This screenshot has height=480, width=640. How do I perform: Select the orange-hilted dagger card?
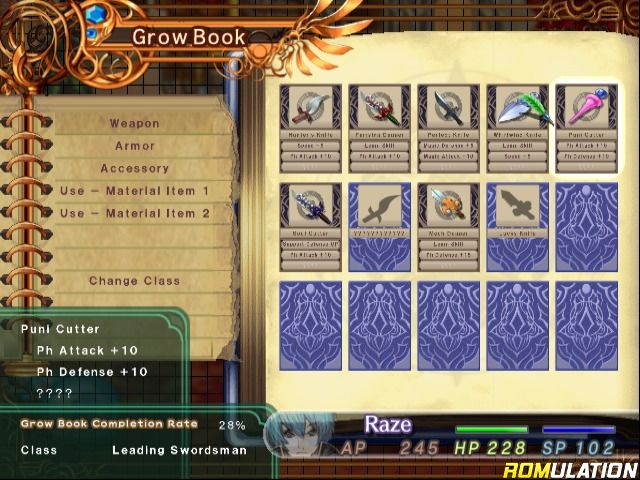[x=448, y=226]
